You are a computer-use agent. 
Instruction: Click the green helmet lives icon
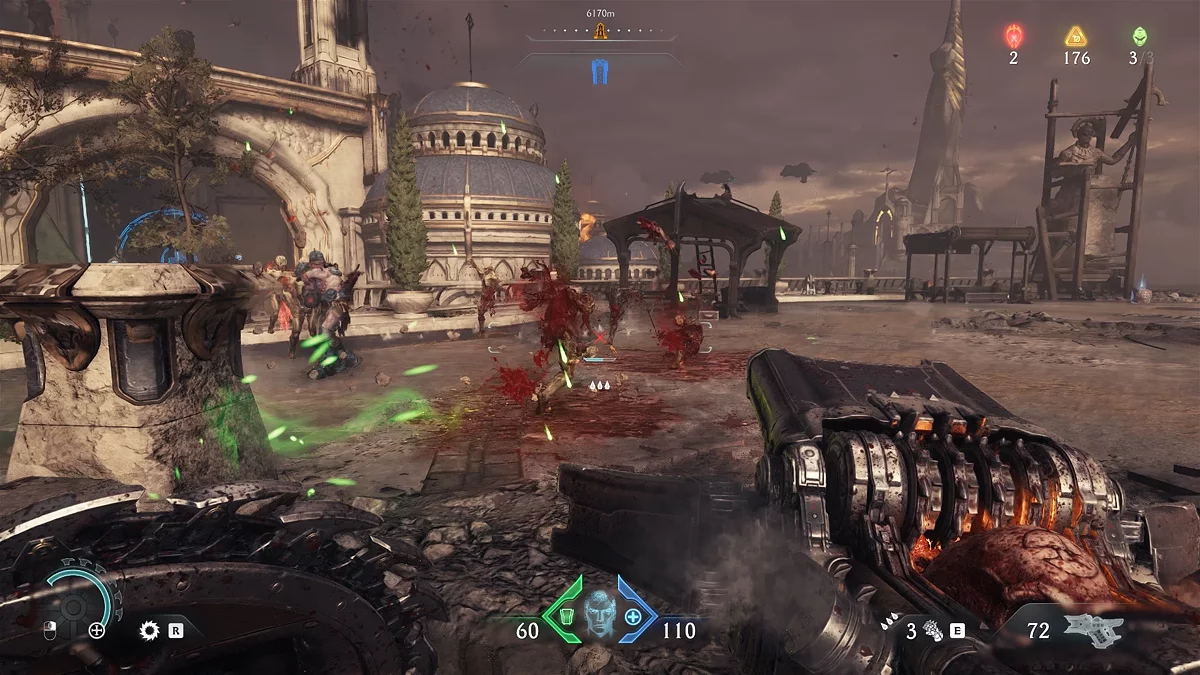(1139, 36)
